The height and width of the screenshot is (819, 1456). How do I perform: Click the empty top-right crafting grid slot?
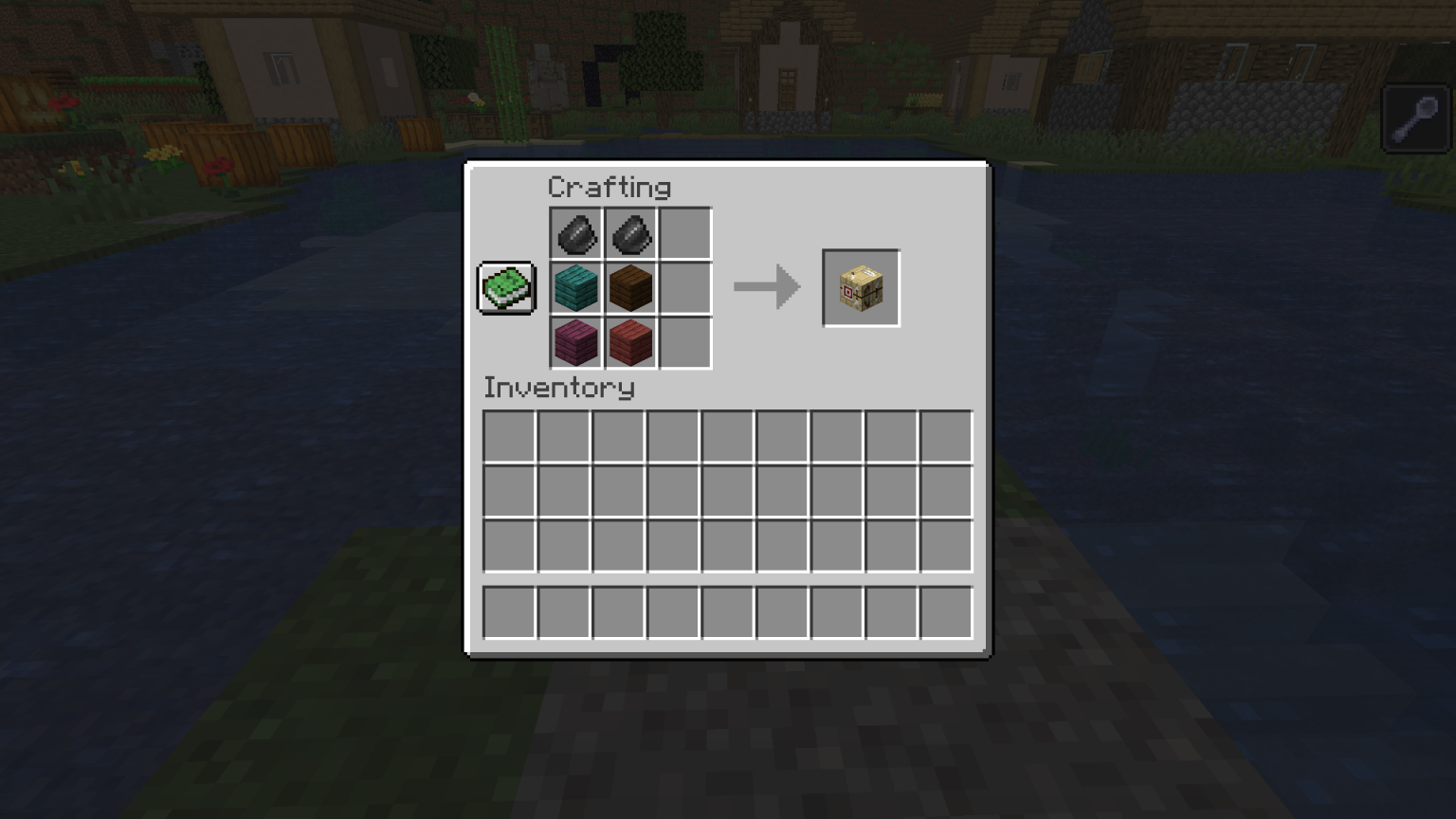[686, 232]
